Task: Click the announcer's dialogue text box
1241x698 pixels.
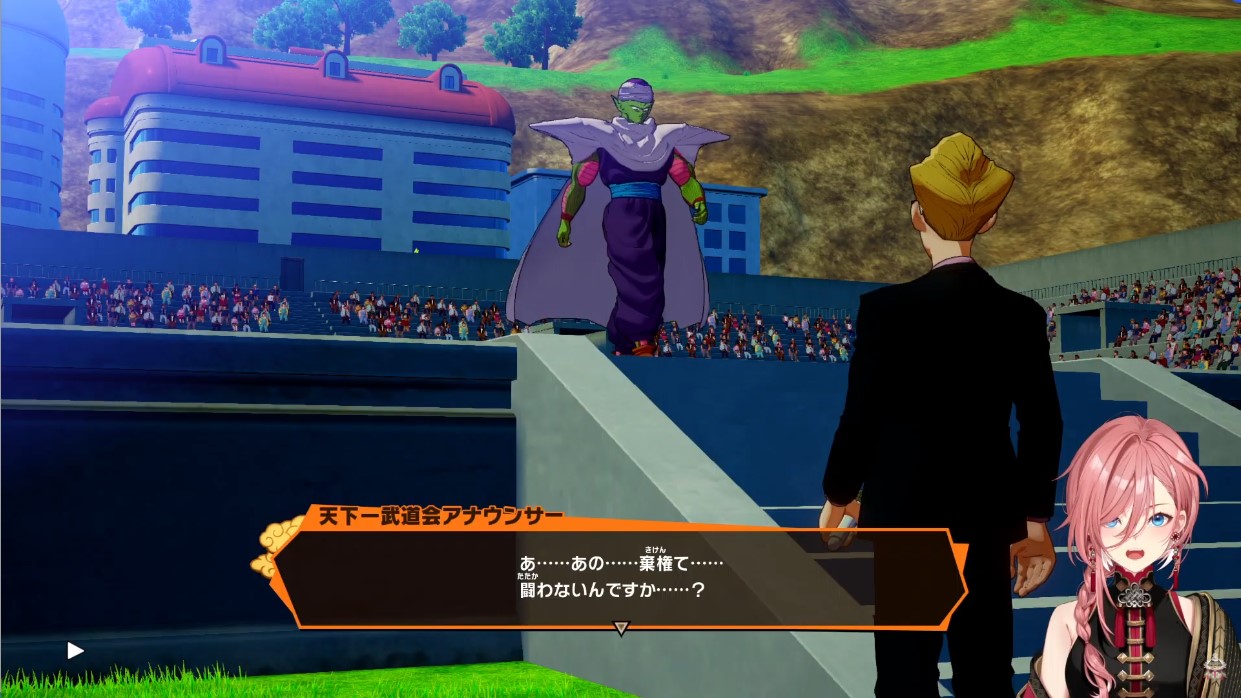Action: [x=620, y=577]
